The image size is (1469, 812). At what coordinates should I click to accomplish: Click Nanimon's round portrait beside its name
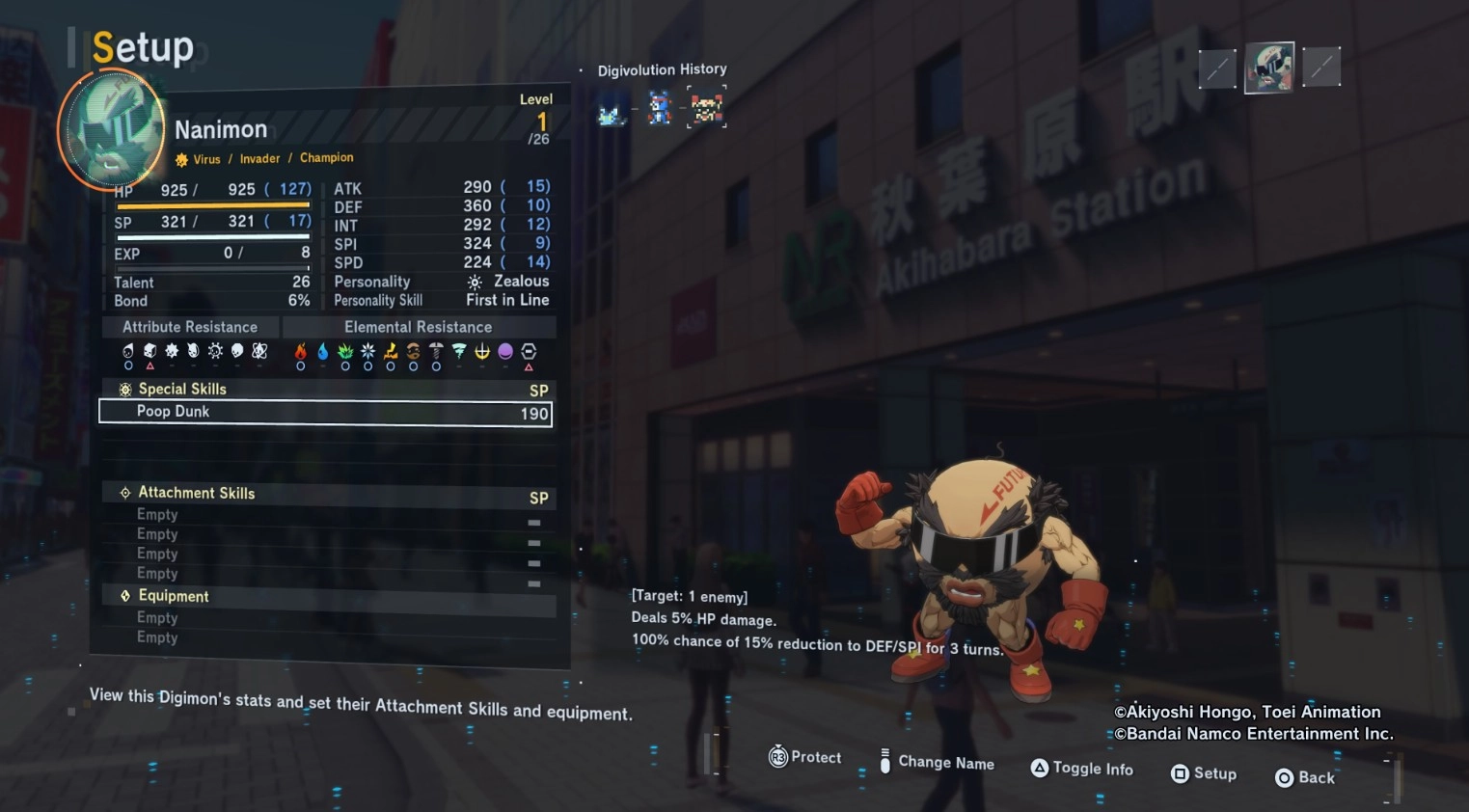click(x=113, y=129)
